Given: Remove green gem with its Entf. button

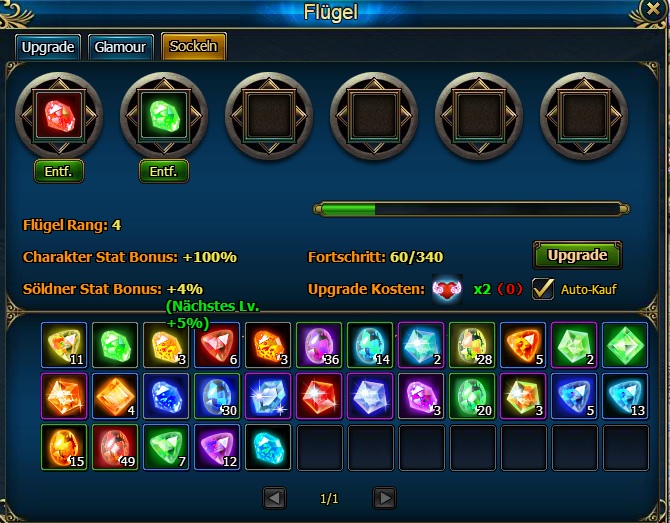Looking at the screenshot, I should click(x=164, y=171).
